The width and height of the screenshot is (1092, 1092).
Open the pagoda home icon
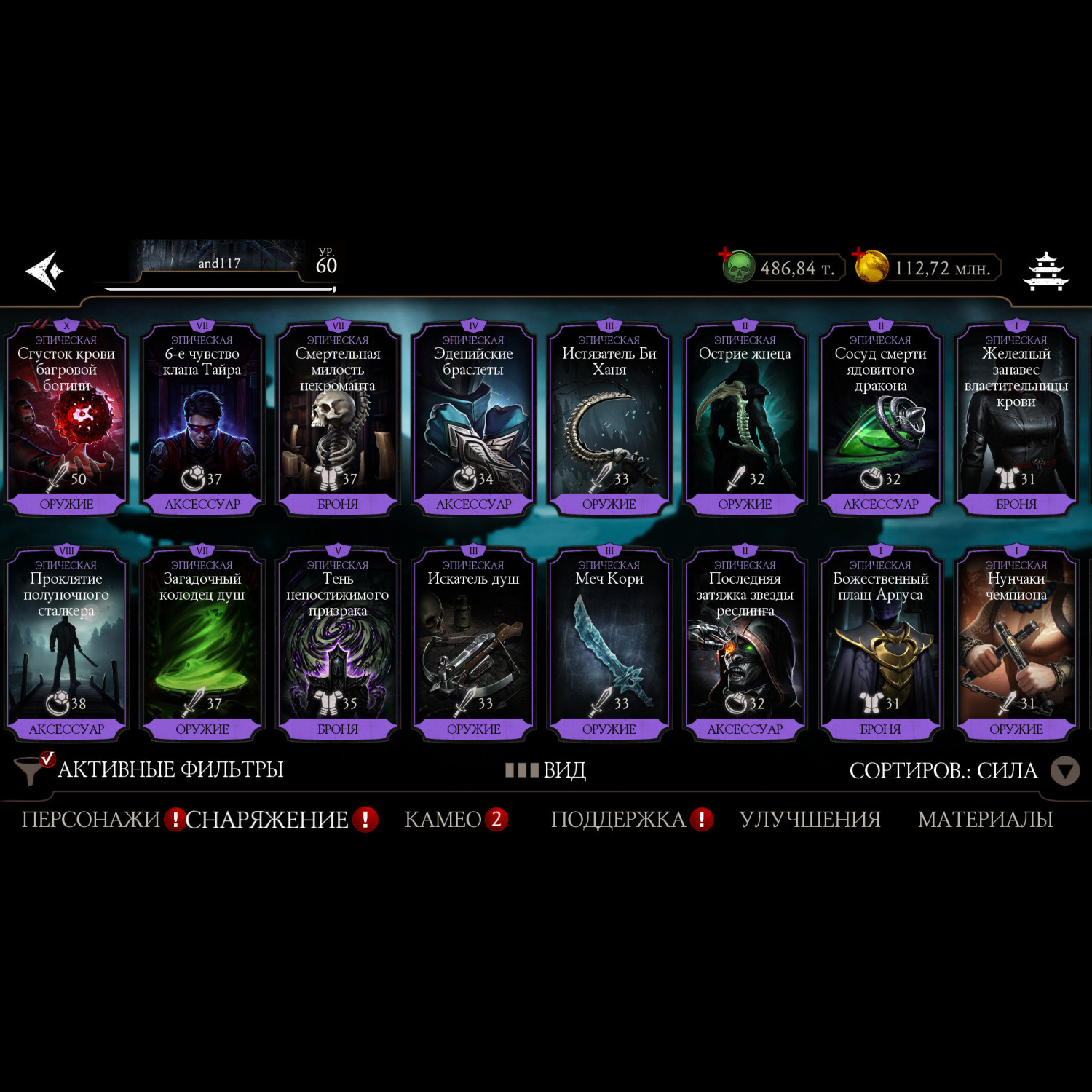click(1046, 272)
